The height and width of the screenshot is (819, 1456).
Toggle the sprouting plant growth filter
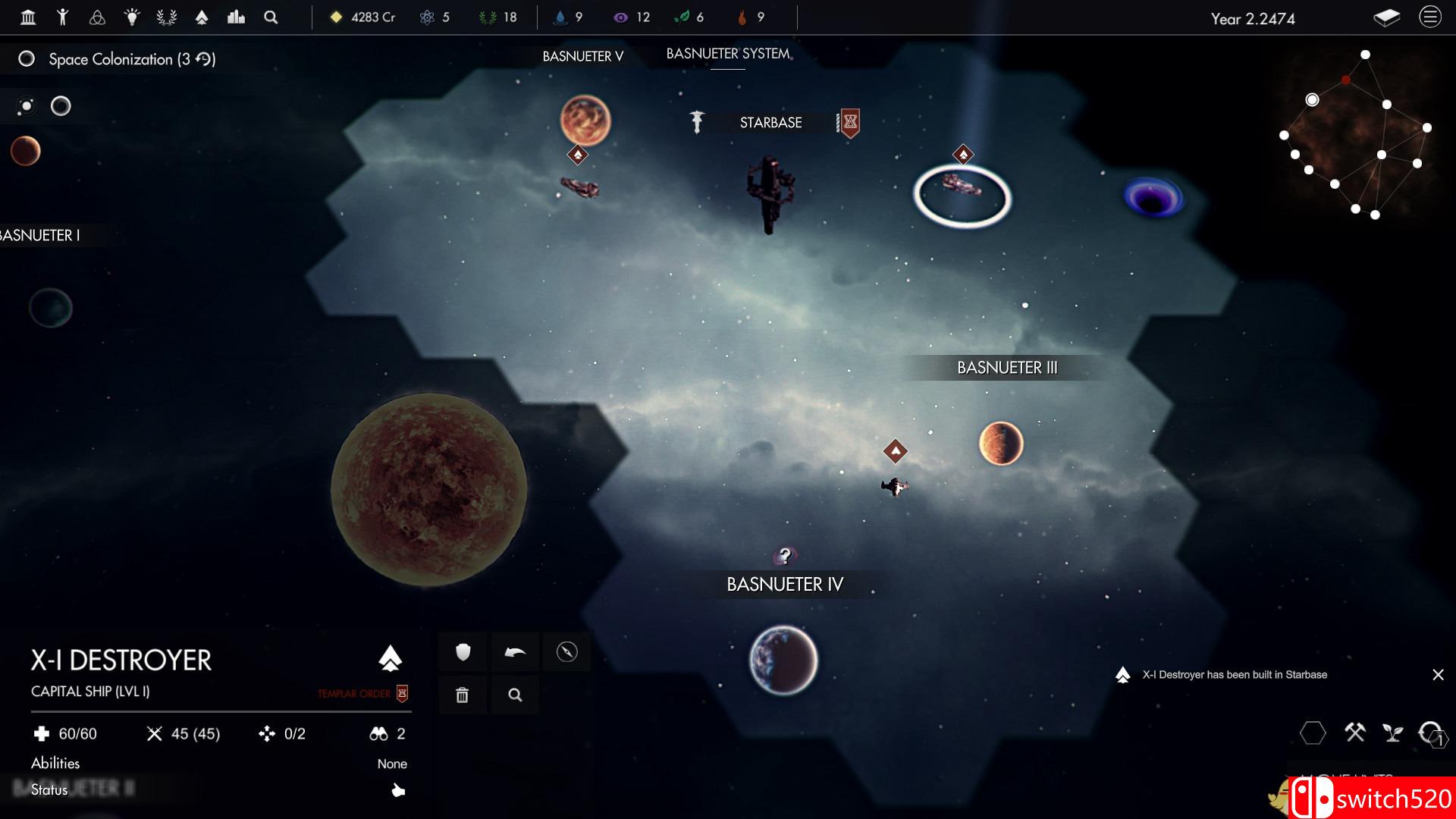point(1392,733)
